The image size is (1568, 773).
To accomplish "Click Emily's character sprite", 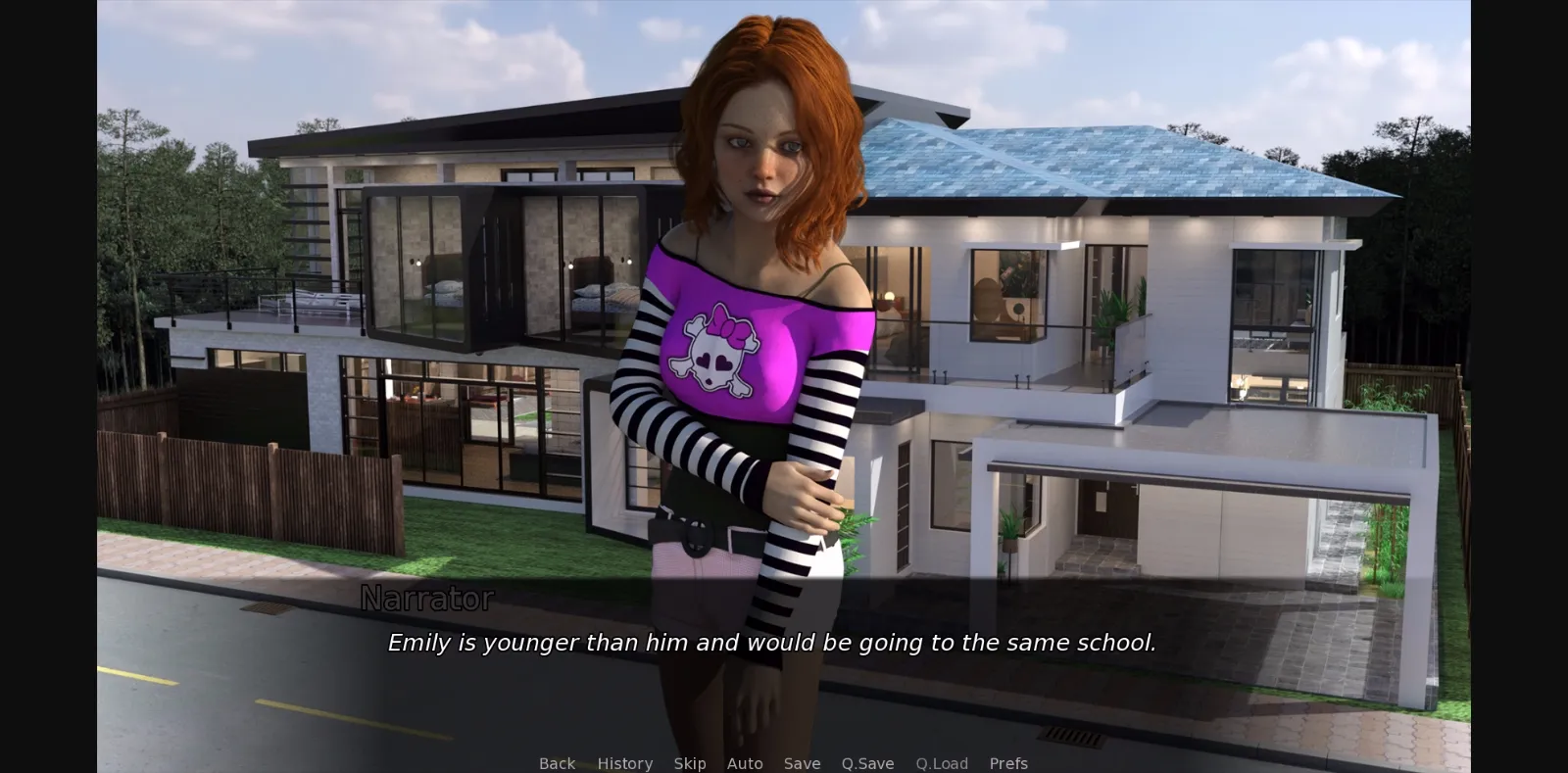I will pos(755,294).
